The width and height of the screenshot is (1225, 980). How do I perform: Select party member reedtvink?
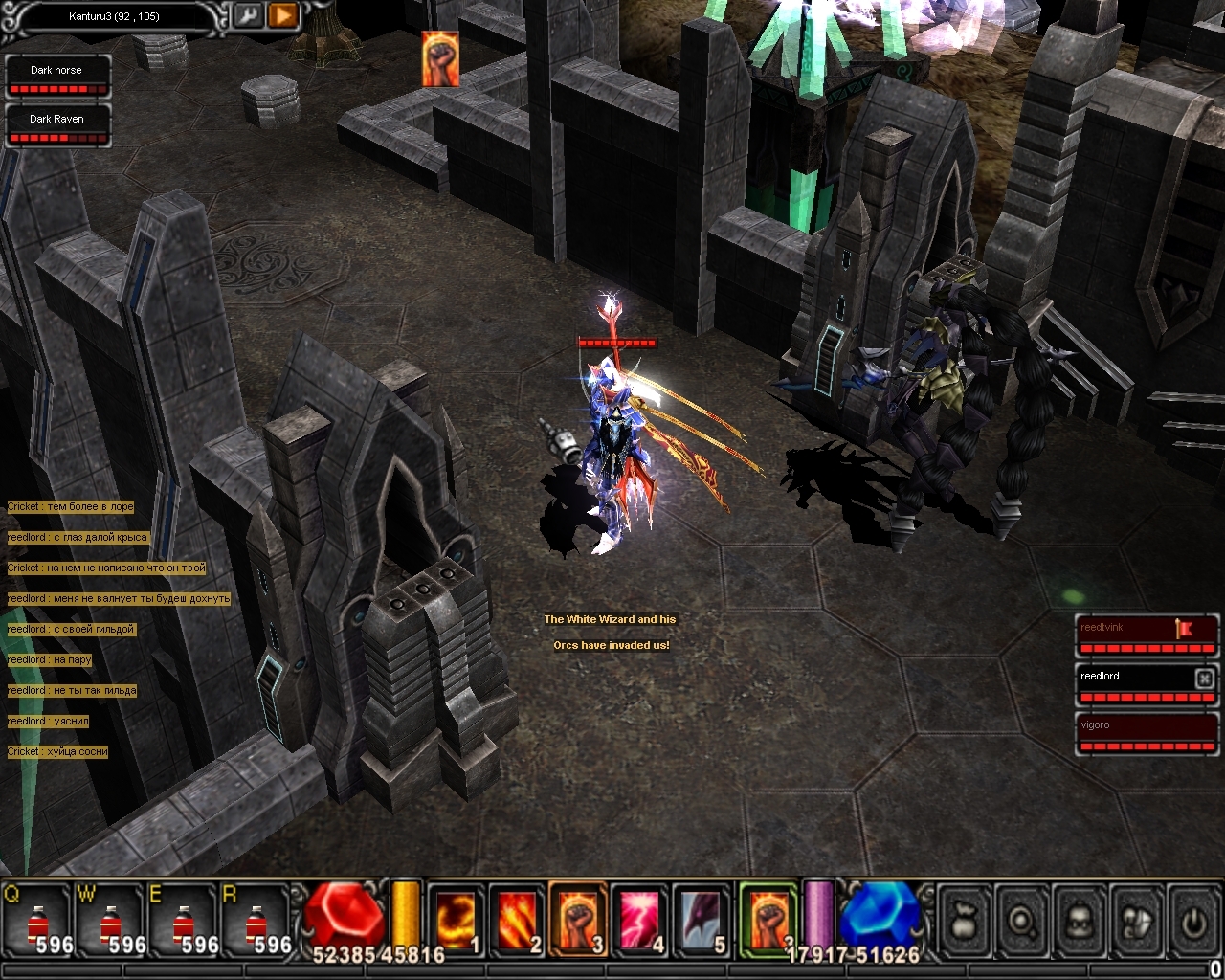coord(1146,635)
